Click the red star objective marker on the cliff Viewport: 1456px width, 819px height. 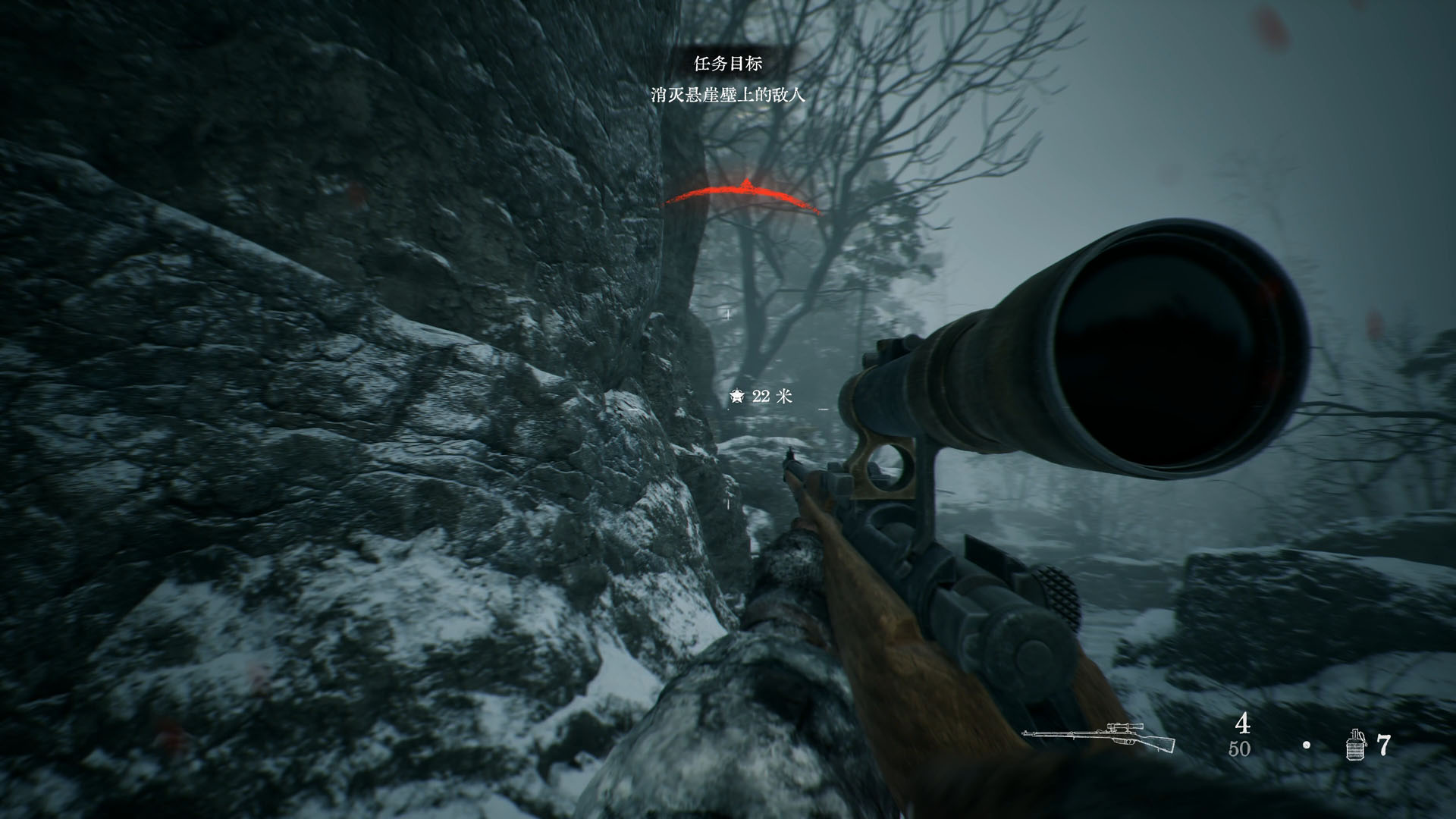747,184
